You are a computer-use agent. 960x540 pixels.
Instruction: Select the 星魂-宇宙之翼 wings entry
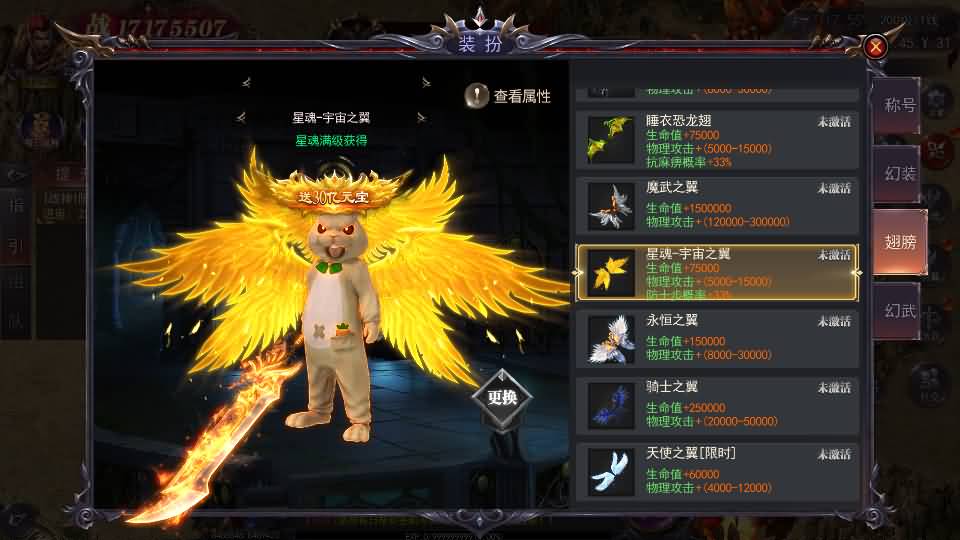(717, 273)
